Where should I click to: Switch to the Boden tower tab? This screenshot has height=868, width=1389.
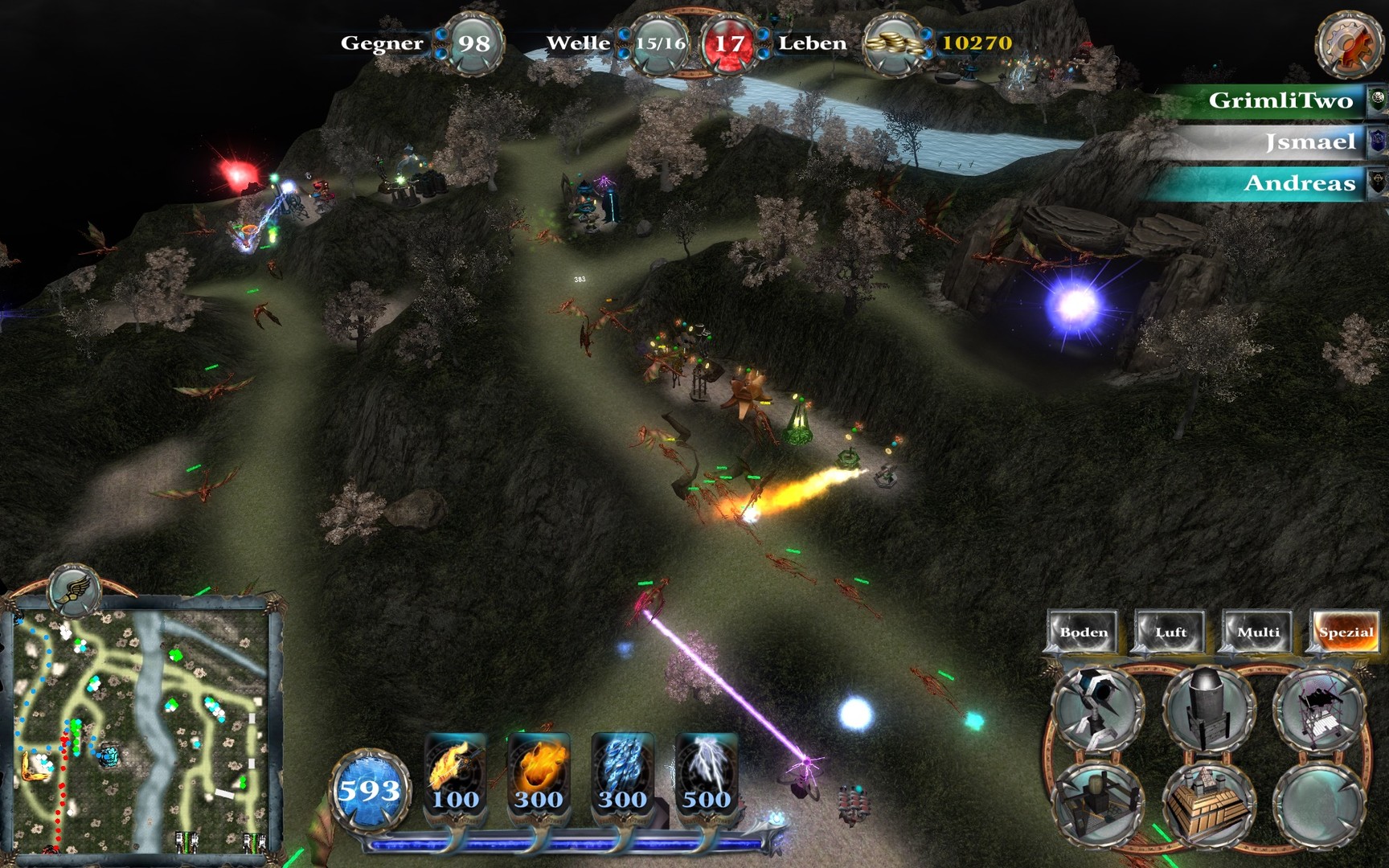(1083, 632)
